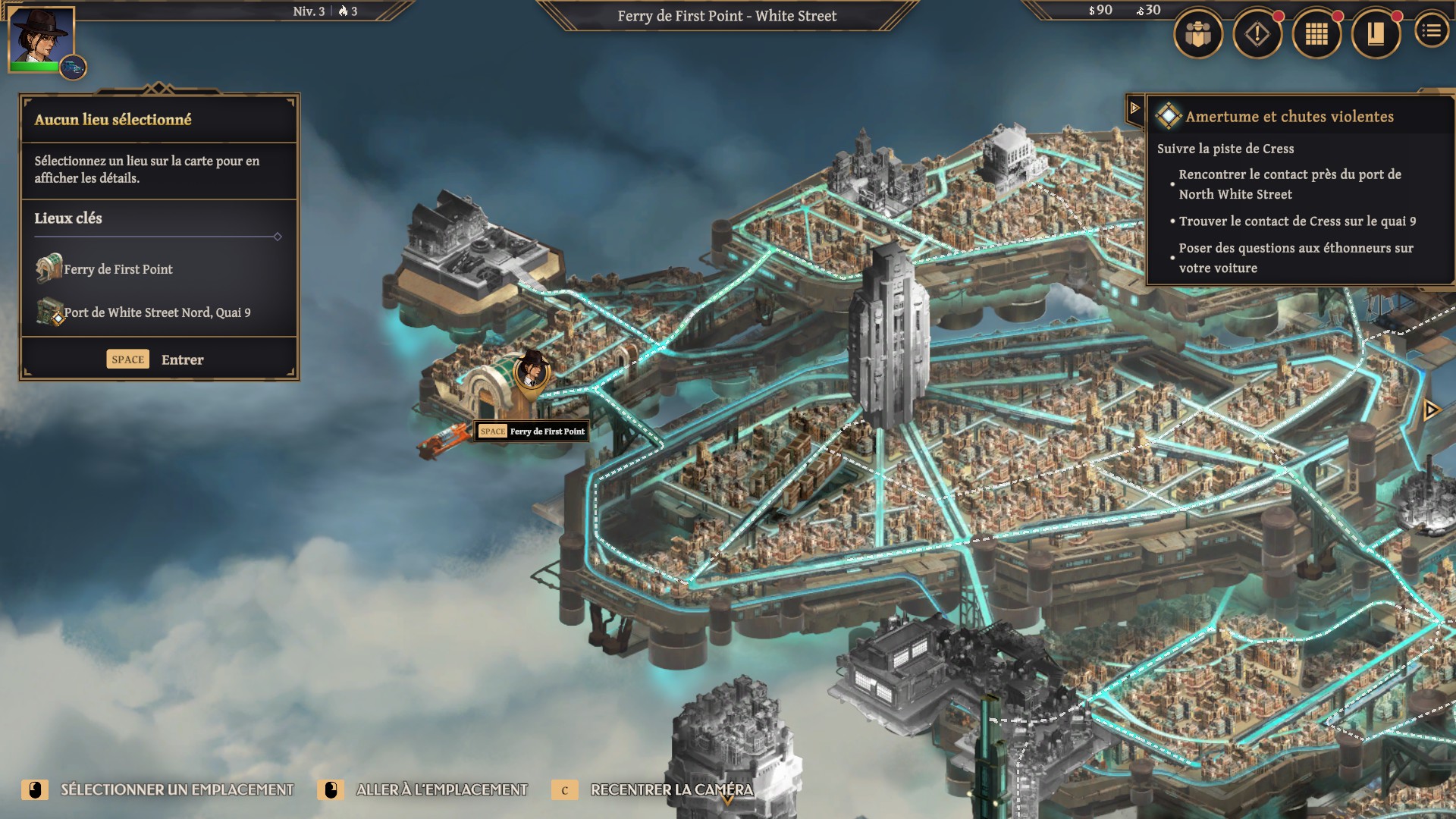Open the party members screen icon
This screenshot has width=1456, height=819.
(x=1198, y=34)
